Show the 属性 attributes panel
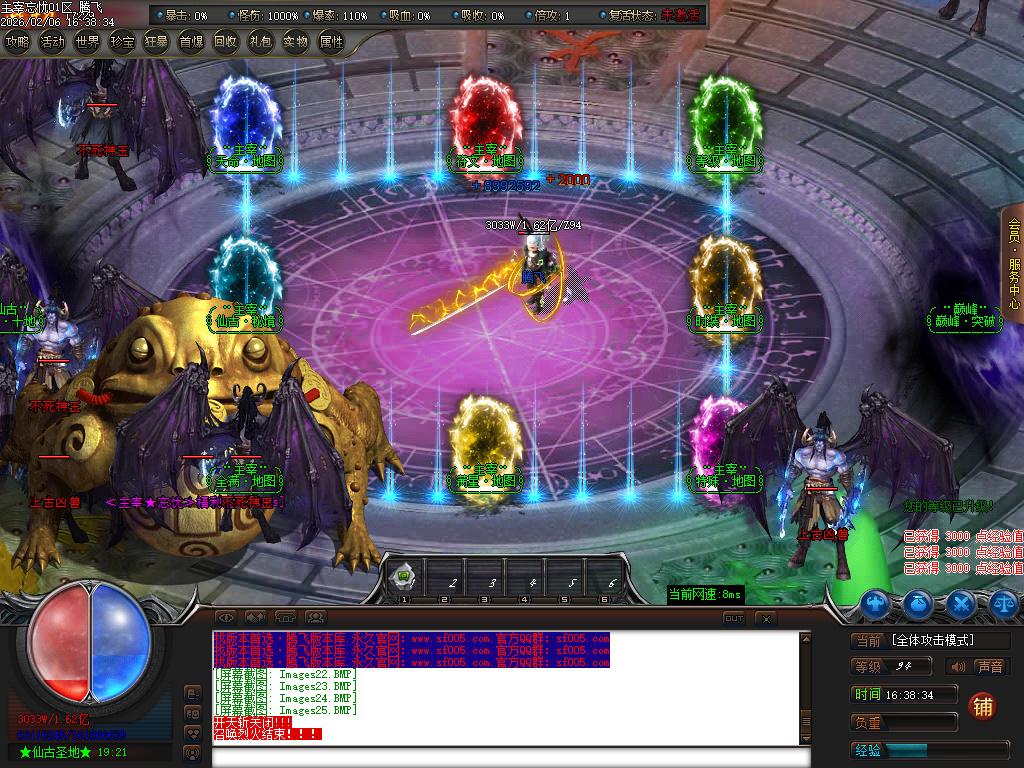The width and height of the screenshot is (1024, 768). pos(330,42)
